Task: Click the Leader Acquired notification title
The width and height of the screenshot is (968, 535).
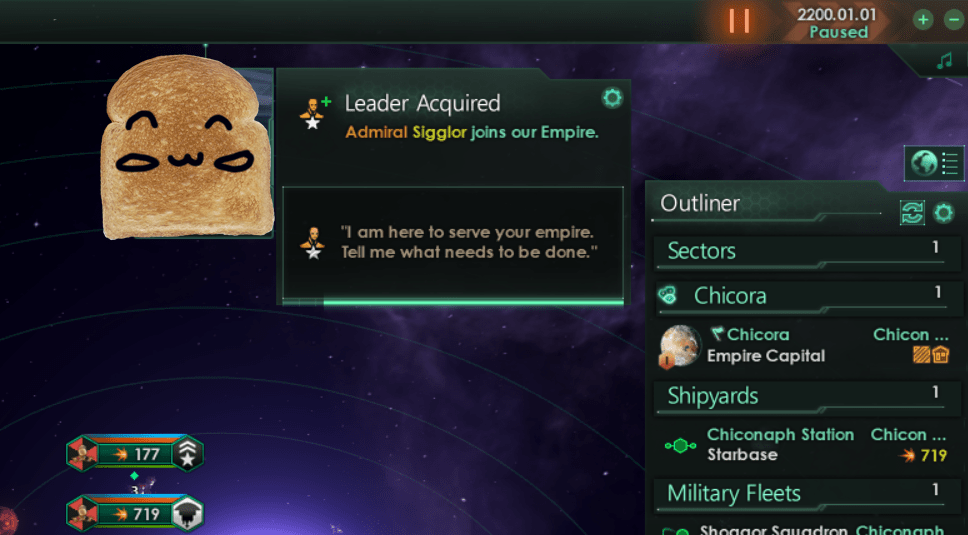Action: point(422,103)
